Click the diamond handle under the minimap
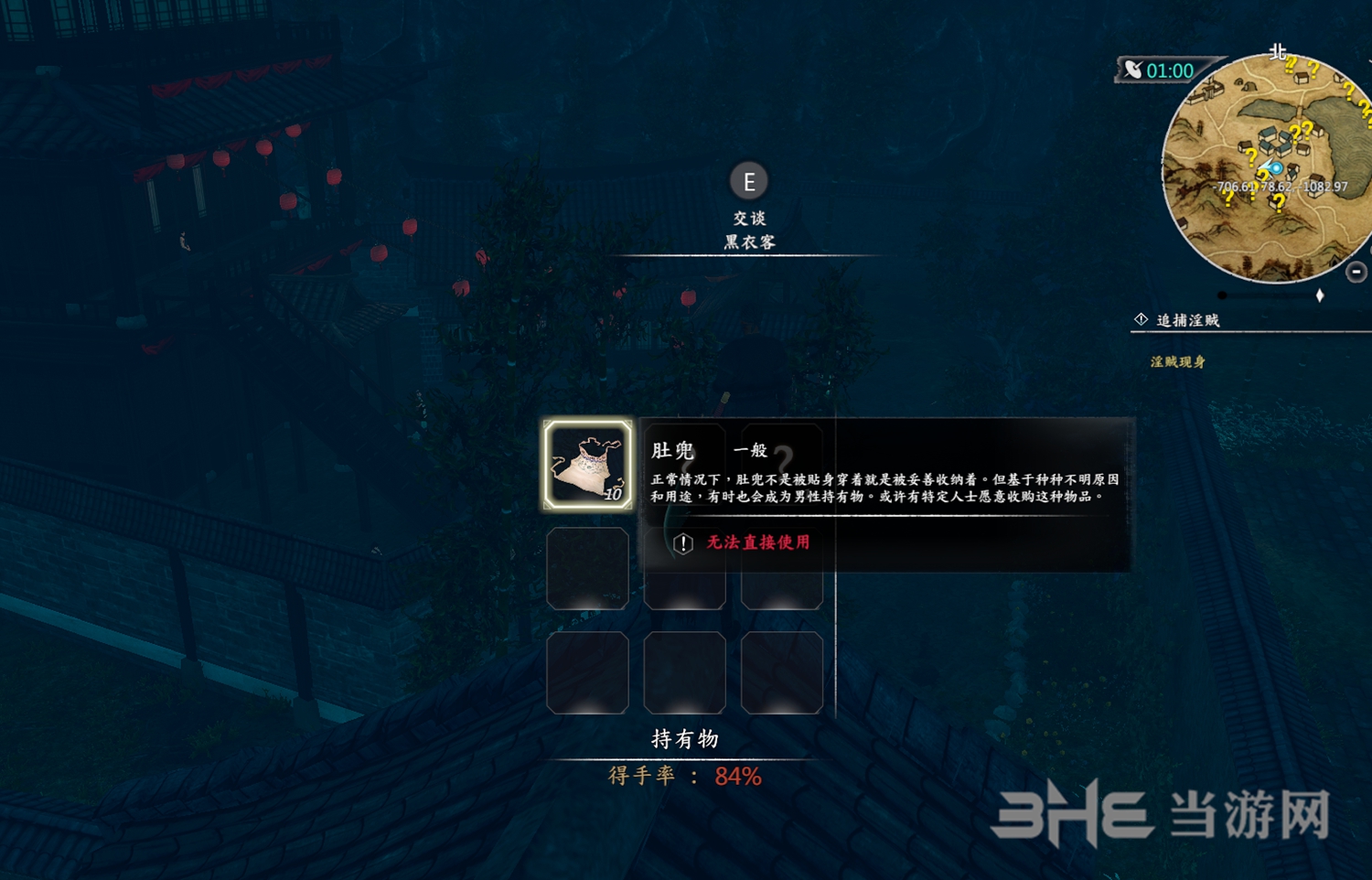Screen dimensions: 1372x880 coord(1319,295)
